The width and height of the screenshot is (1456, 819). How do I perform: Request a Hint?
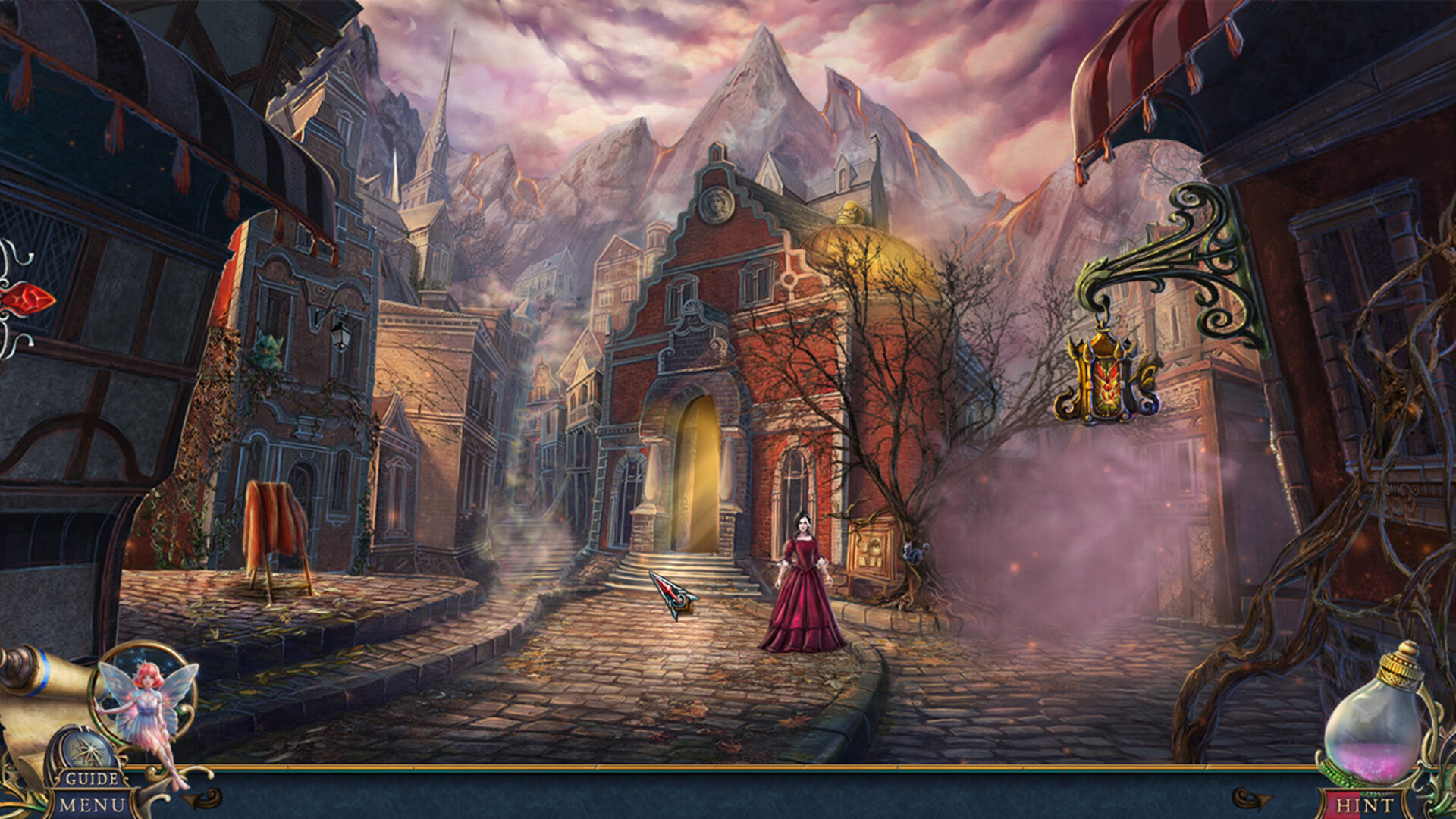1365,804
